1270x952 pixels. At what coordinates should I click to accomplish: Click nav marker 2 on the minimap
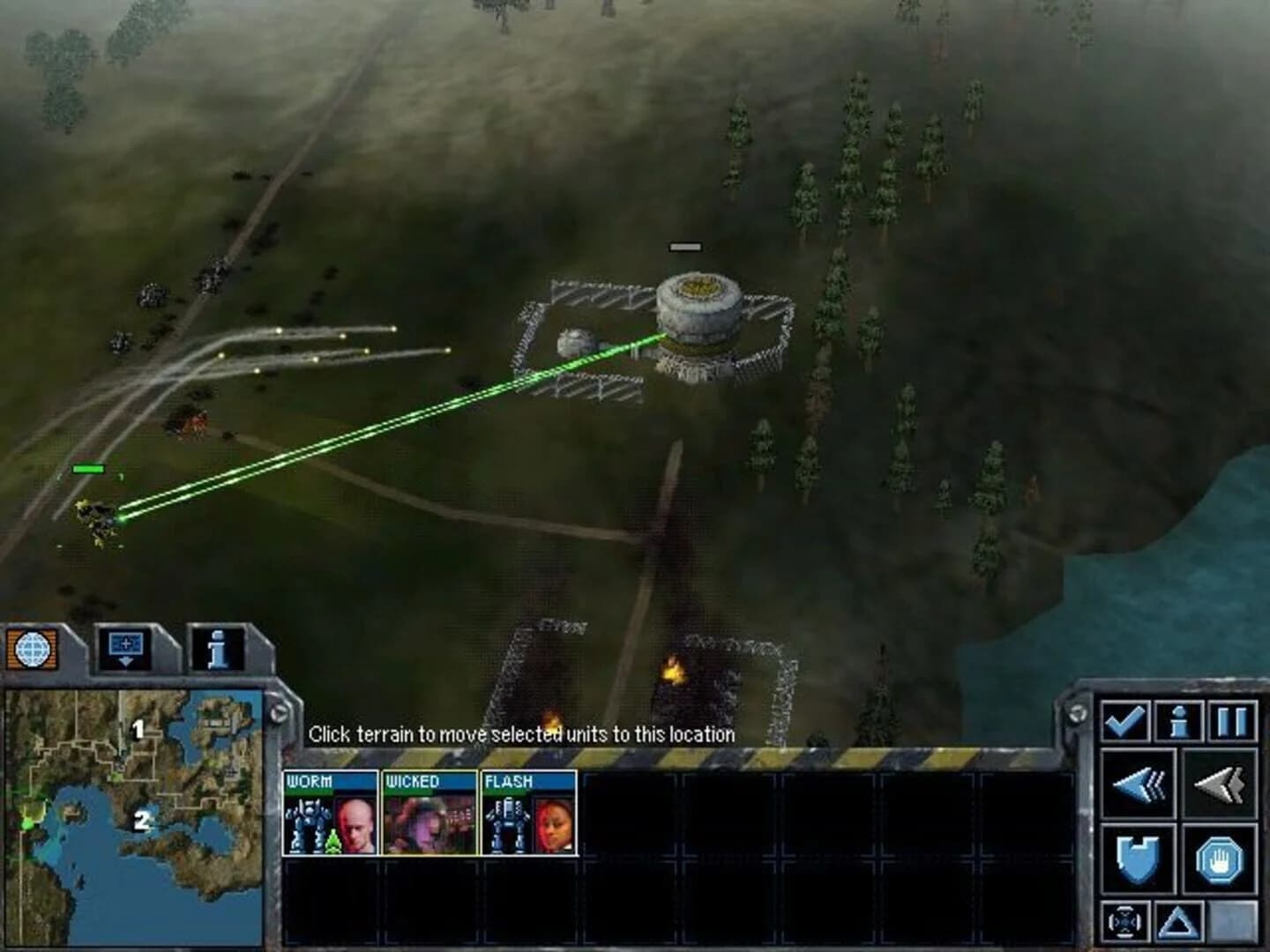point(141,822)
